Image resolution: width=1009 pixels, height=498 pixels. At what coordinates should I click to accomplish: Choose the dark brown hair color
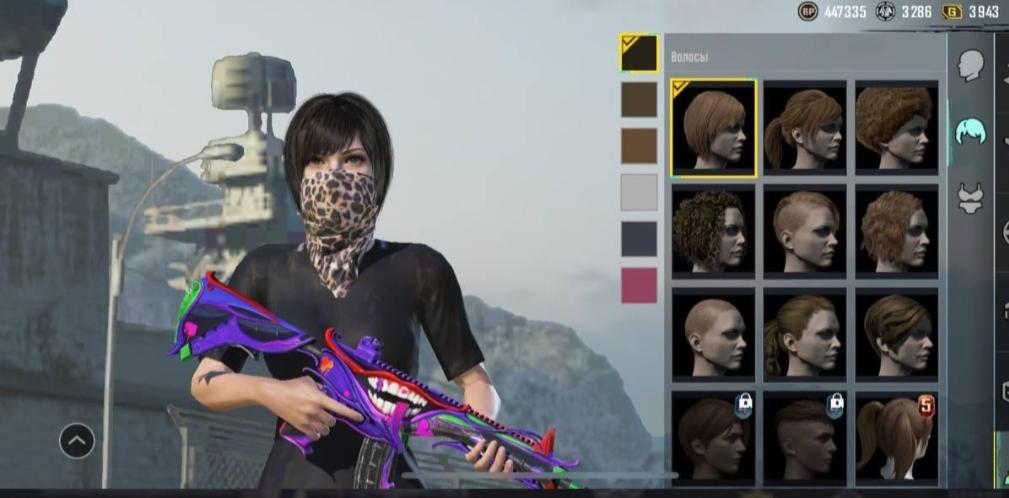[639, 100]
